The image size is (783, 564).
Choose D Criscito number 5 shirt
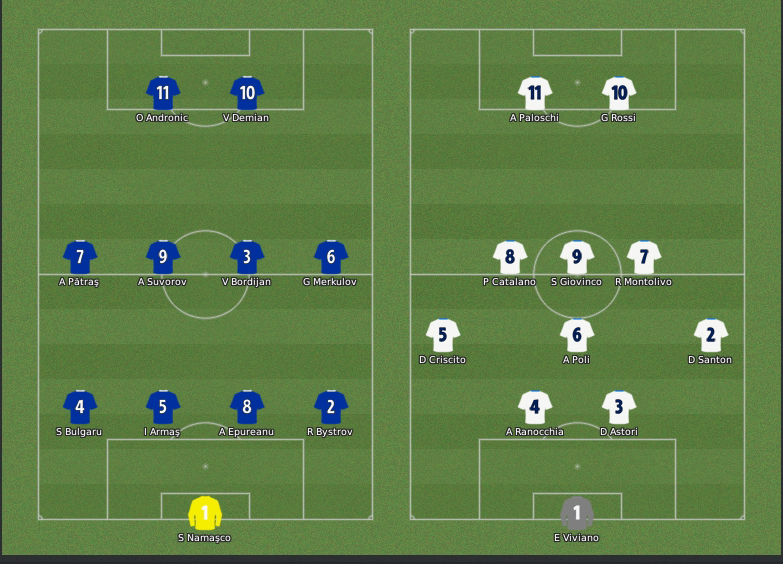click(443, 335)
